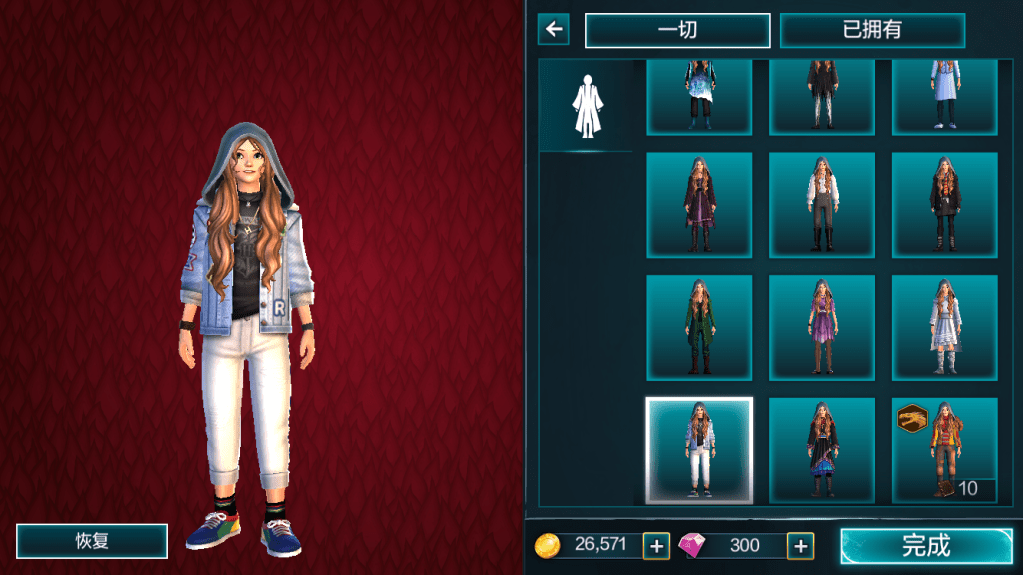
Task: Switch to the 一切 tab
Action: tap(677, 30)
